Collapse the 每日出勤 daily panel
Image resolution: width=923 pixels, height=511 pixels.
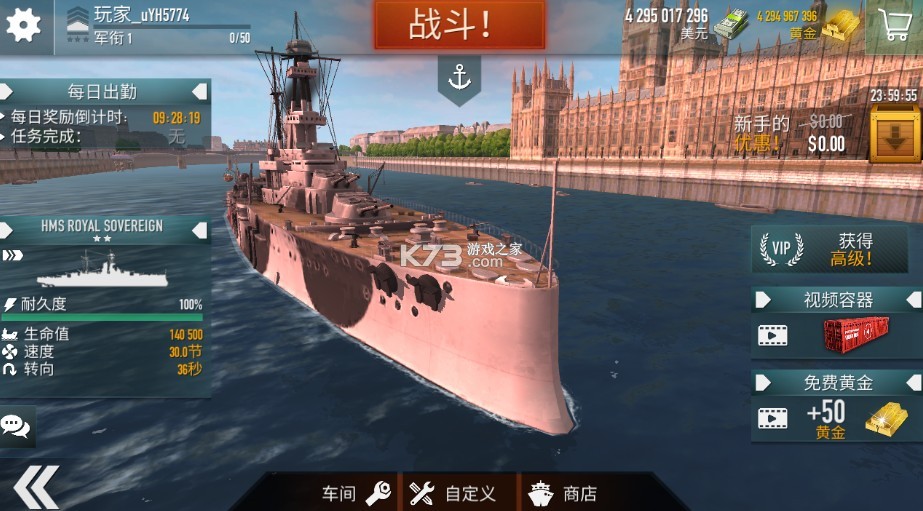coord(200,91)
